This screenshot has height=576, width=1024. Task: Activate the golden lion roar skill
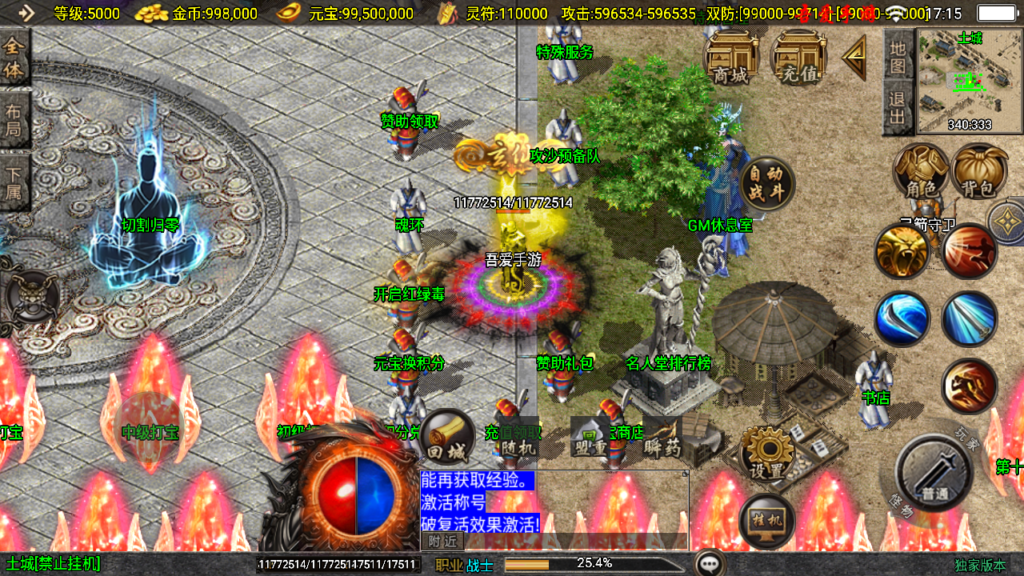[x=901, y=251]
